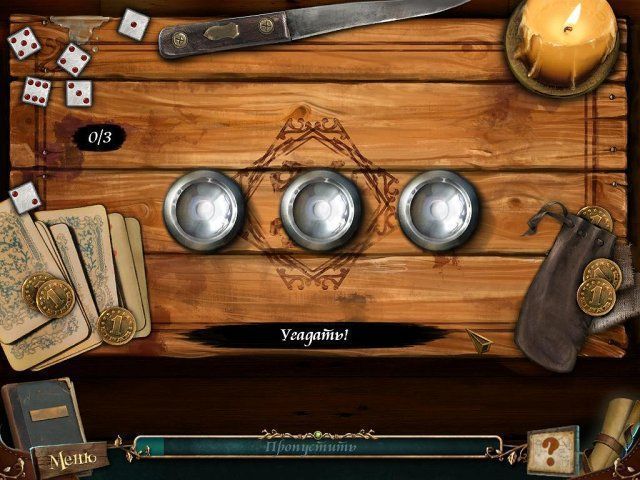640x480 pixels.
Task: Open the journal book
Action: tap(38, 412)
